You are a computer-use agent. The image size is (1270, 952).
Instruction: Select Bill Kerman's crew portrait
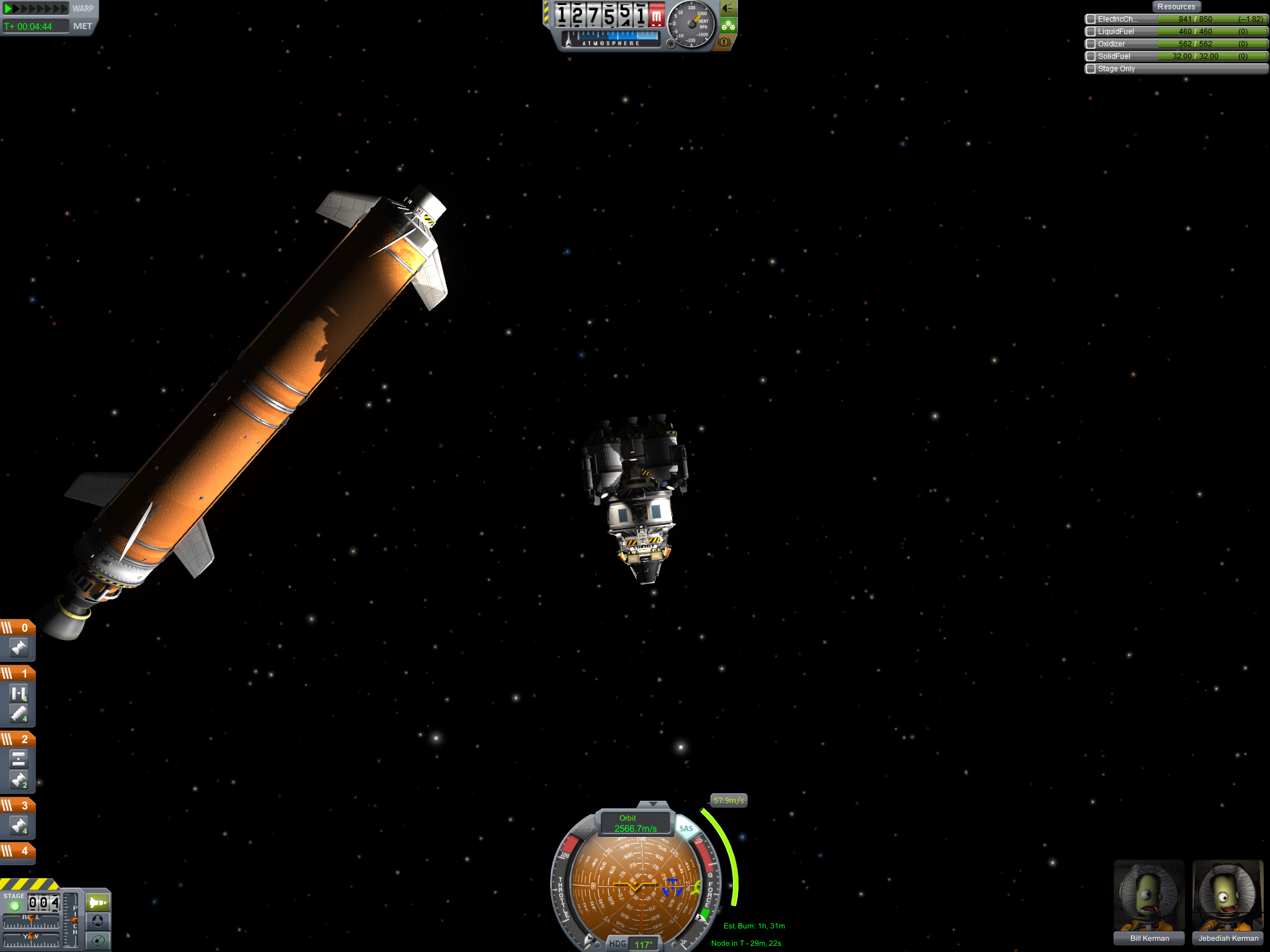[1148, 896]
